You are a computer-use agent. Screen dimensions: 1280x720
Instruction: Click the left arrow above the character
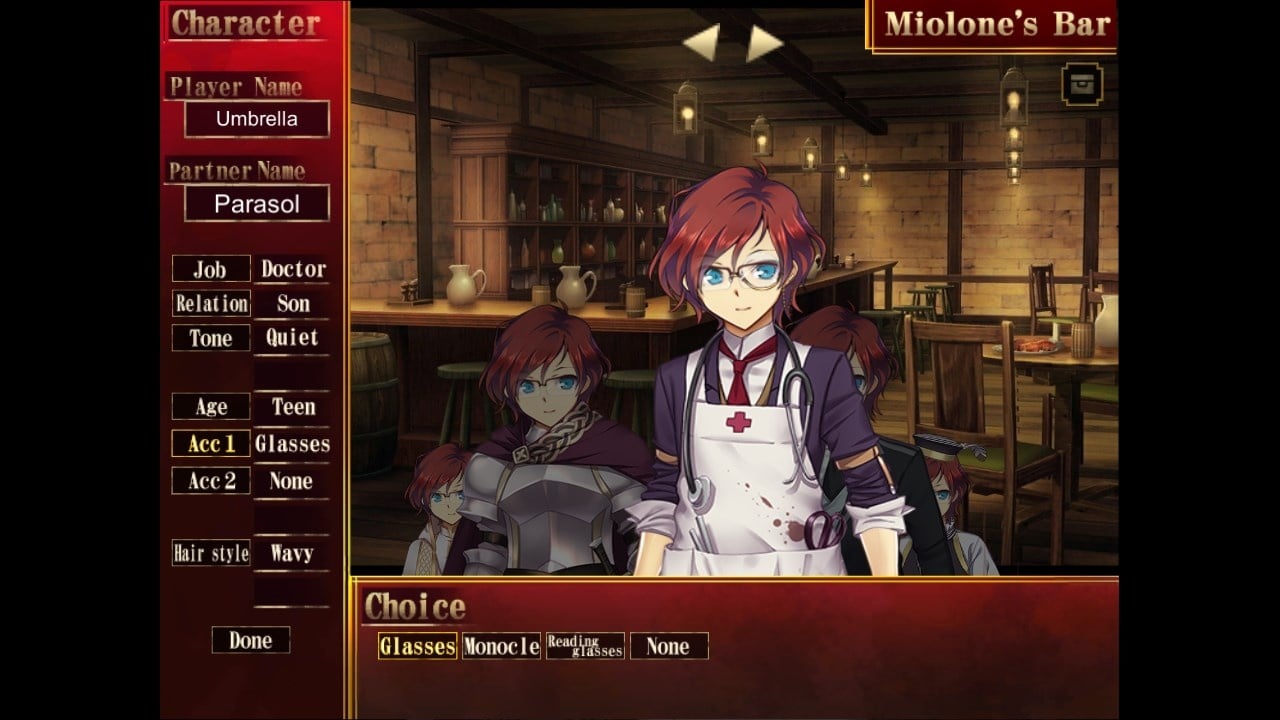pos(701,43)
